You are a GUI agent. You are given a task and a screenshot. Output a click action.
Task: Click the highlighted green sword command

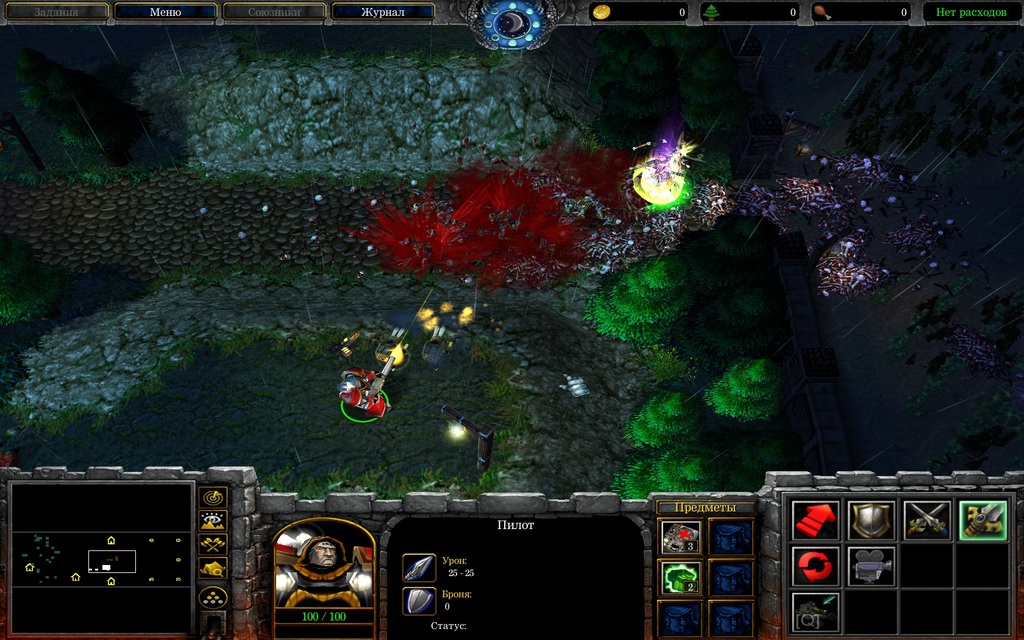(x=982, y=520)
